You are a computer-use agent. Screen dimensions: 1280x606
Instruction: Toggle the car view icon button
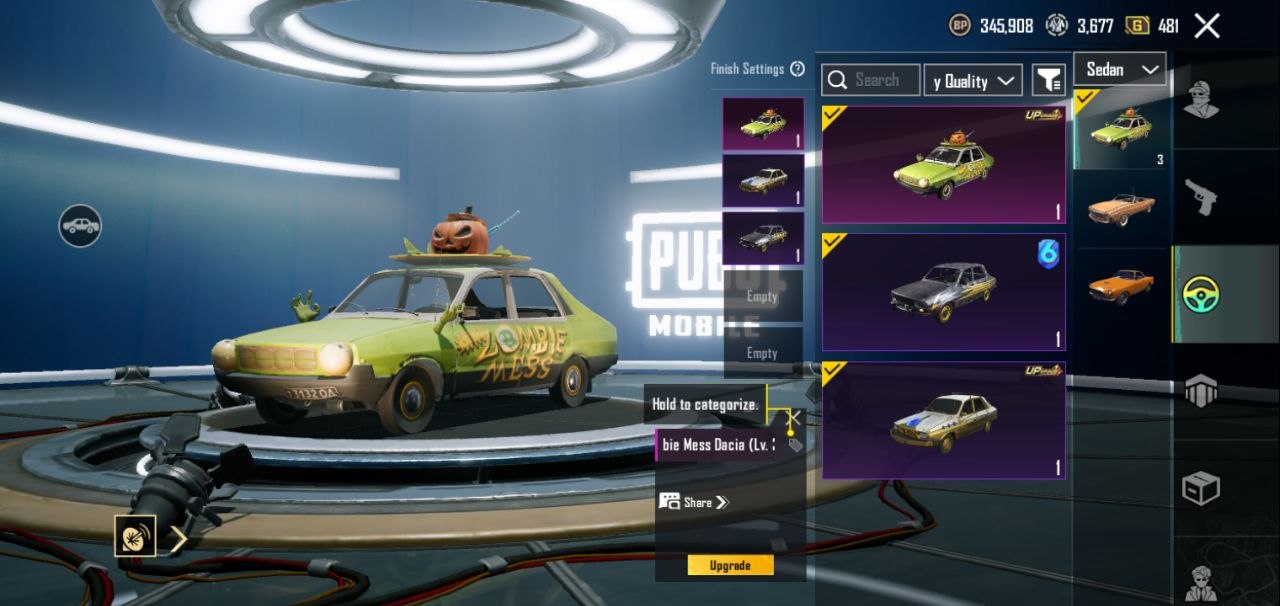(80, 226)
